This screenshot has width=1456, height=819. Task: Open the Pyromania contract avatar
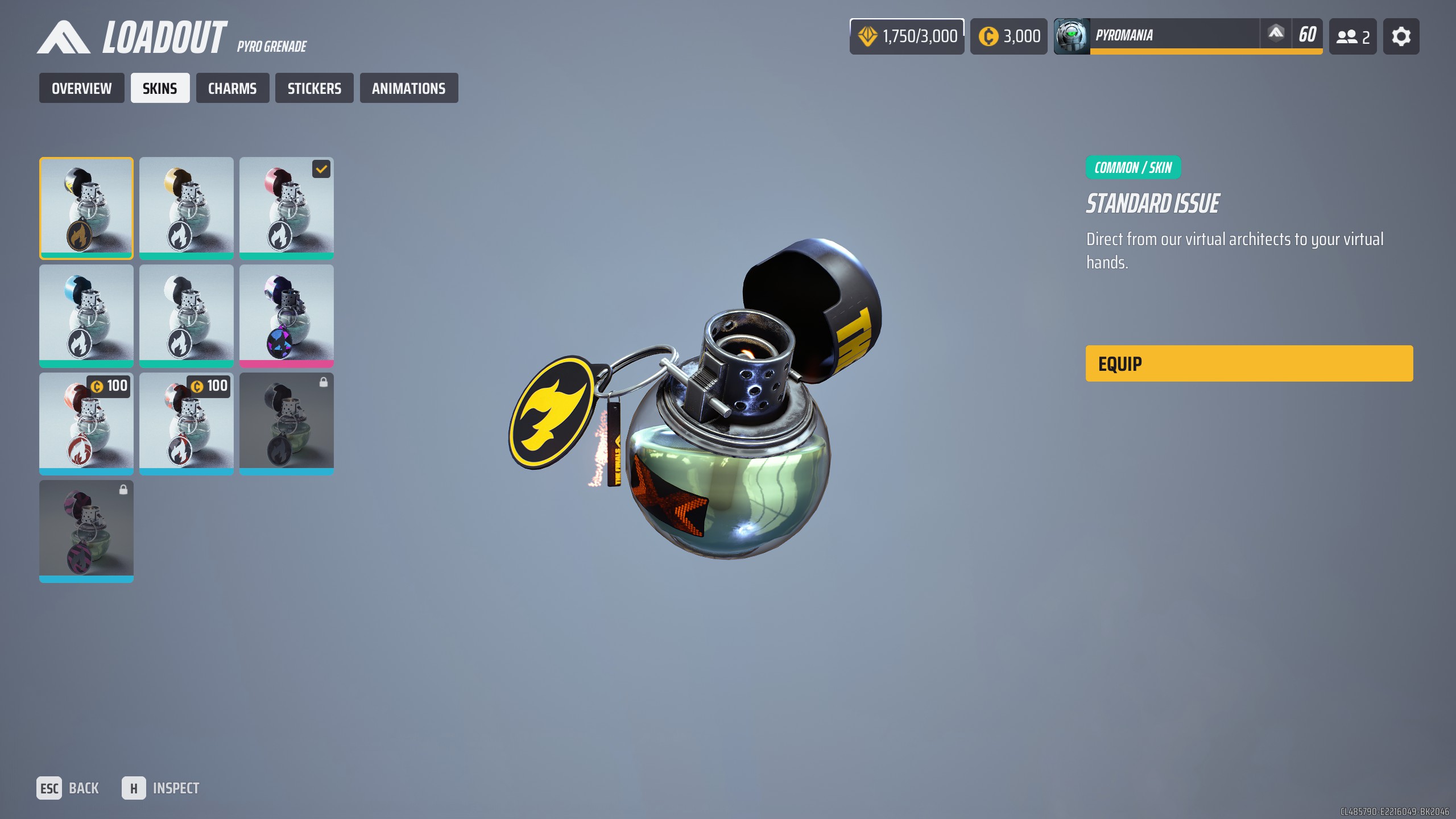(x=1072, y=36)
